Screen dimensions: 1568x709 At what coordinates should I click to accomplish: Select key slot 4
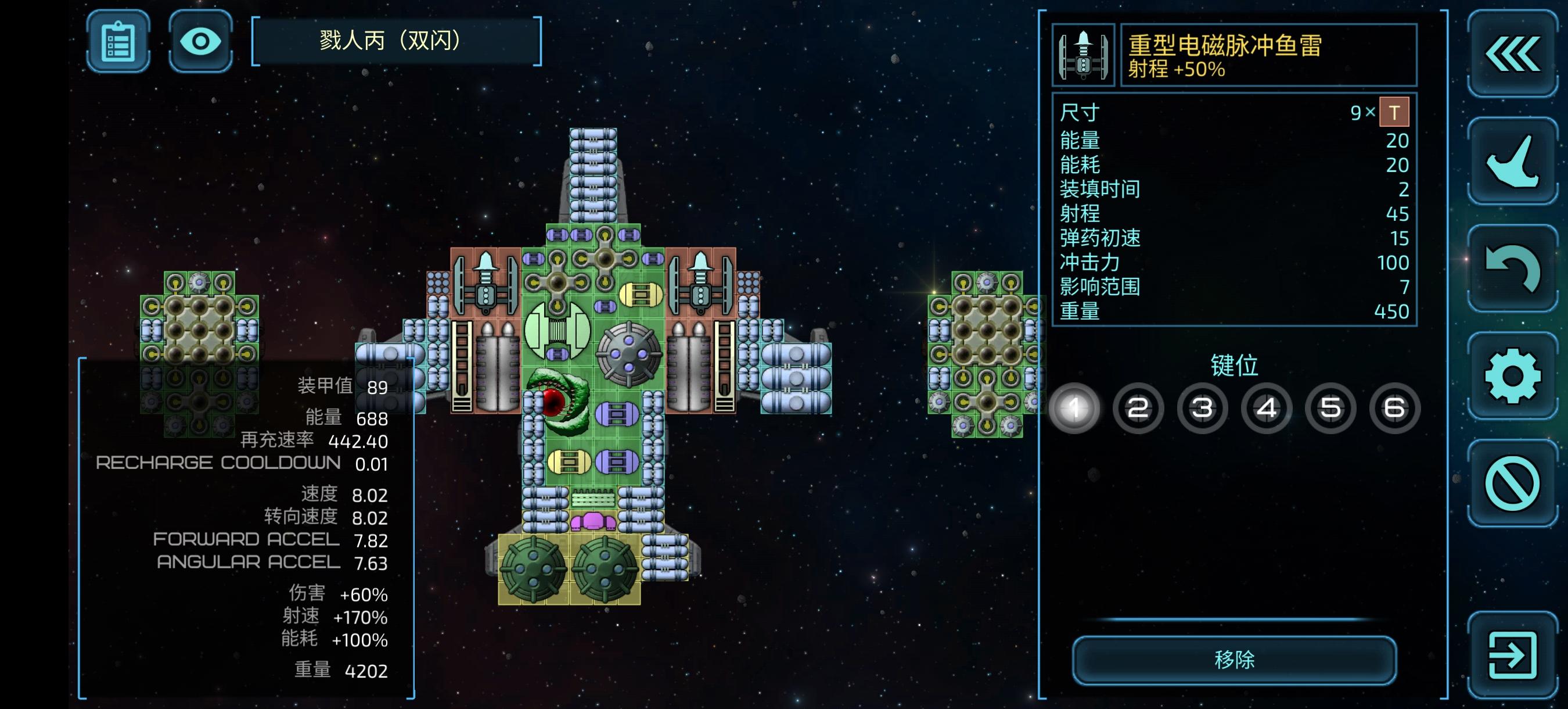click(x=1267, y=408)
